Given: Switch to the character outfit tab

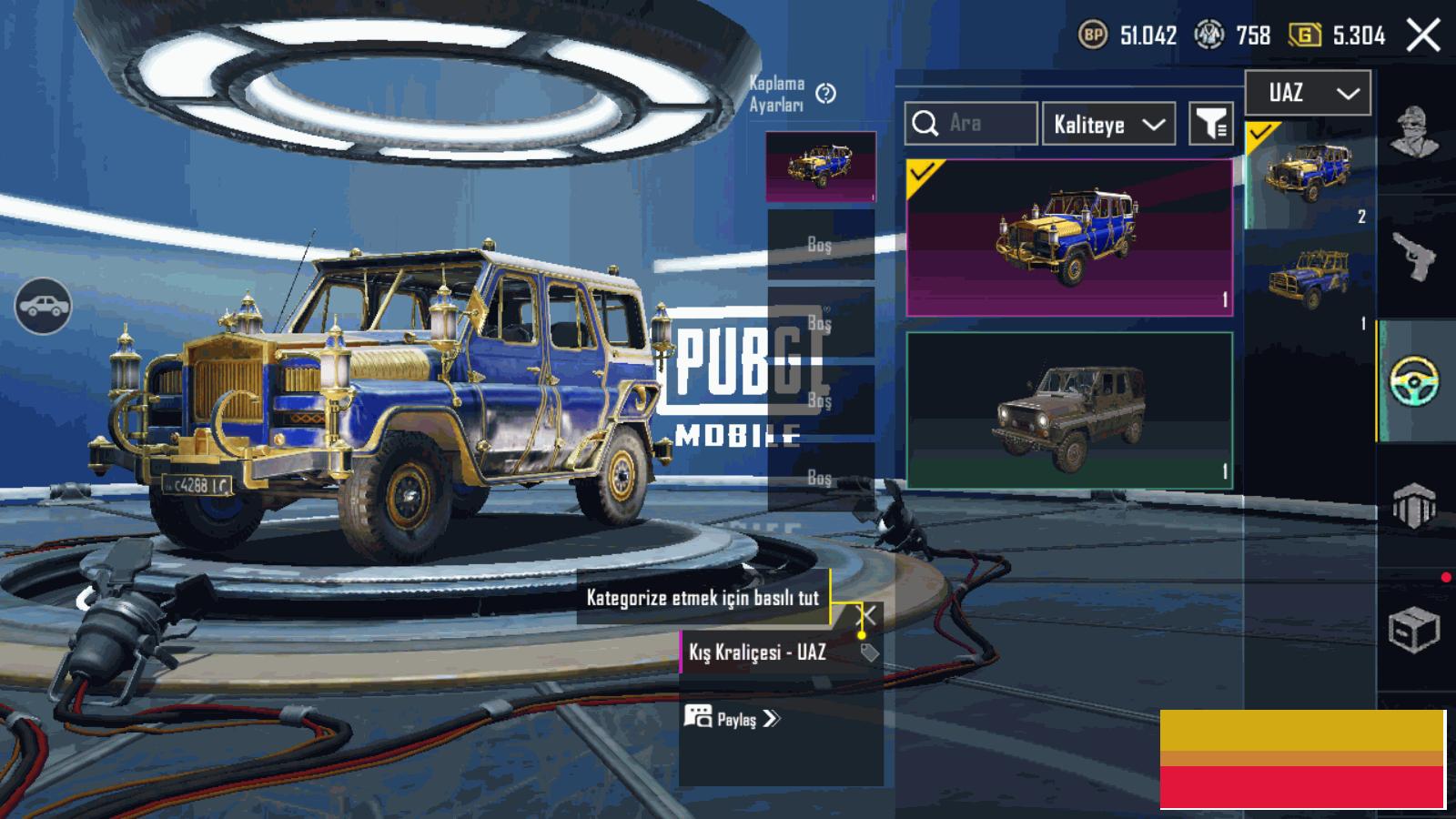Looking at the screenshot, I should click(1413, 132).
